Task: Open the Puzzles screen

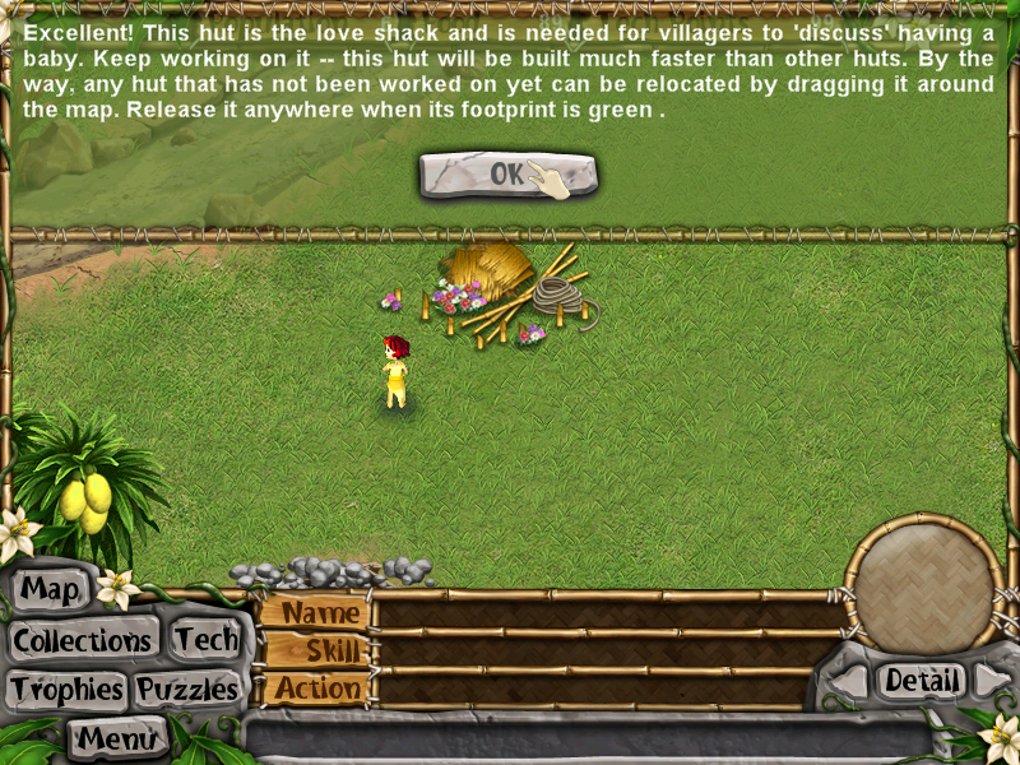Action: pyautogui.click(x=188, y=689)
